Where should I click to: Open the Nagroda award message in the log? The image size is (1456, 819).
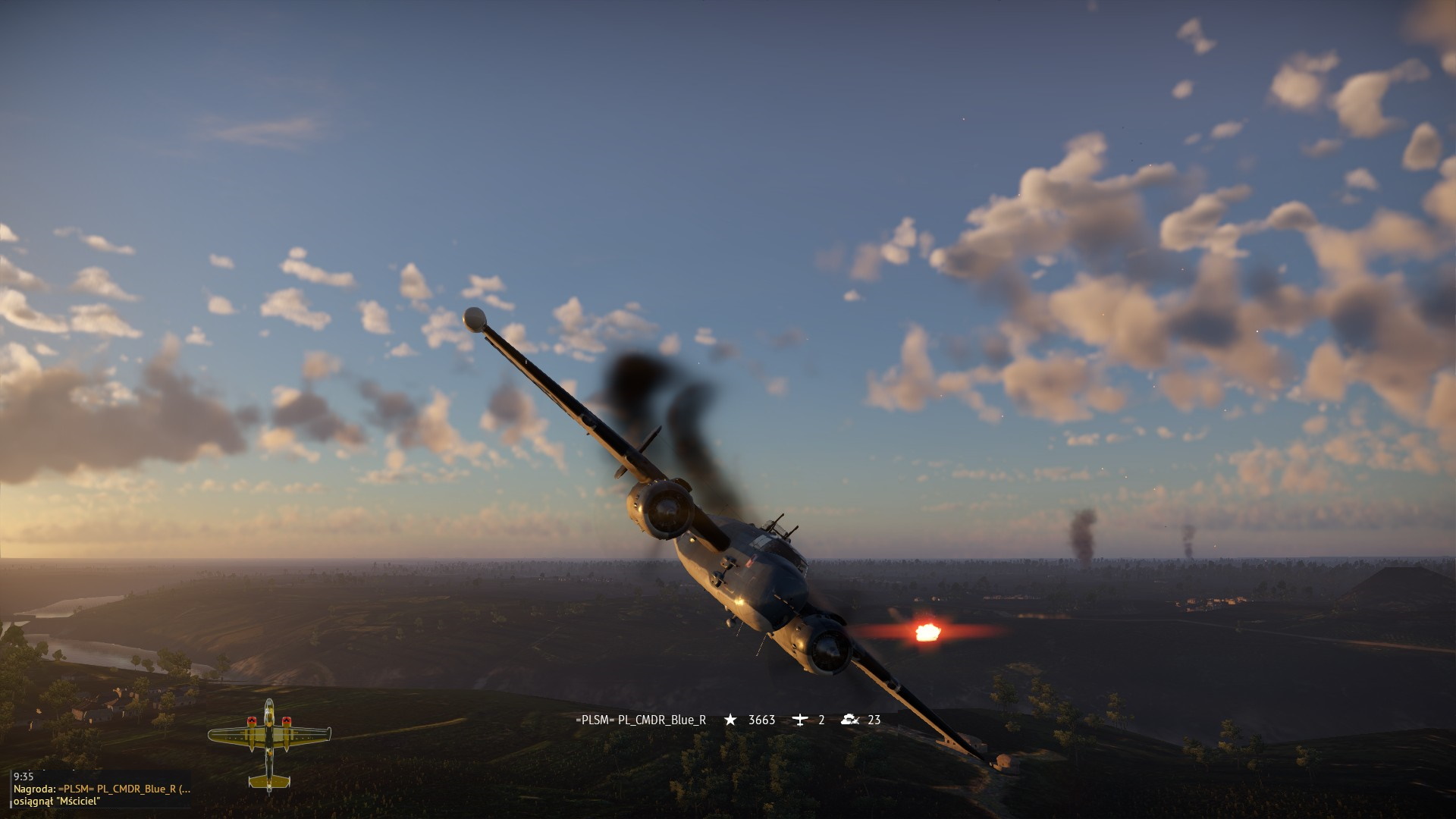(x=102, y=789)
